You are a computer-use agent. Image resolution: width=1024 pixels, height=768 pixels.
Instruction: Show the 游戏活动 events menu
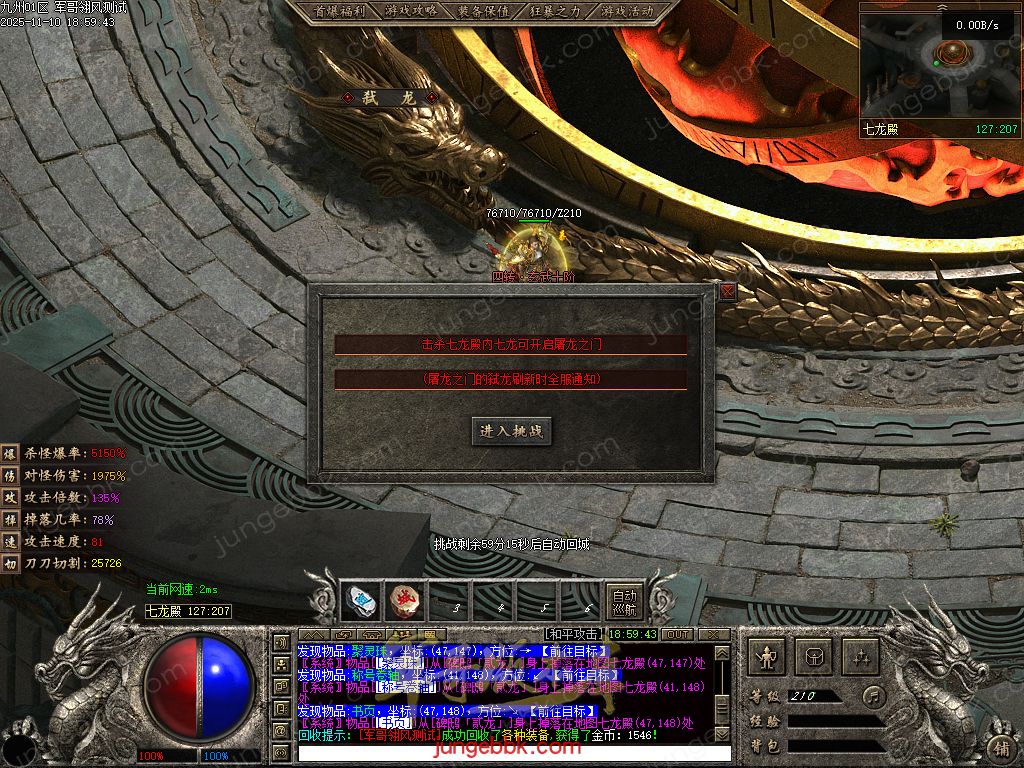(627, 11)
